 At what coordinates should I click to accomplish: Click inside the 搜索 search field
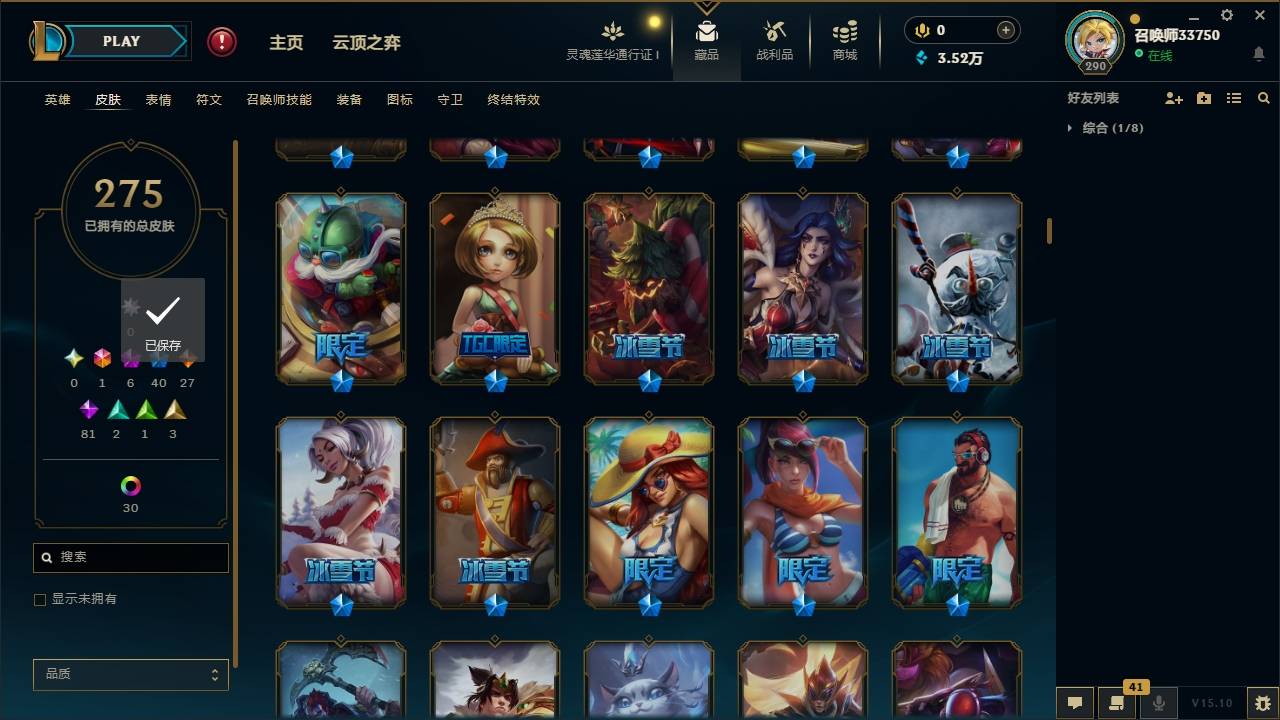[130, 557]
